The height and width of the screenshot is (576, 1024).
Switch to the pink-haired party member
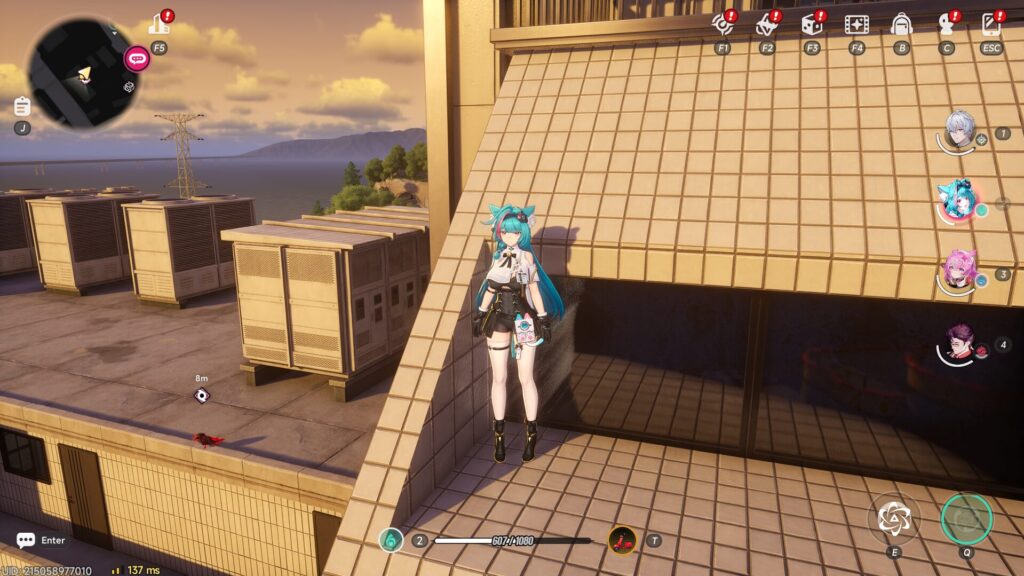960,270
